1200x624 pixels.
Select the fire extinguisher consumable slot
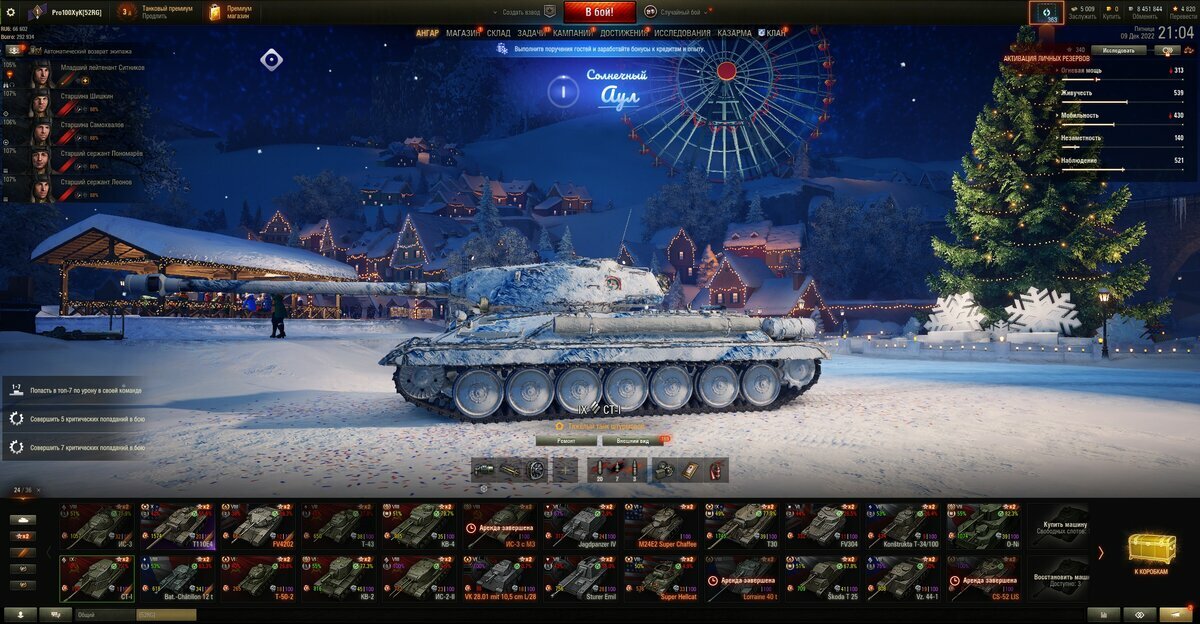pos(714,470)
